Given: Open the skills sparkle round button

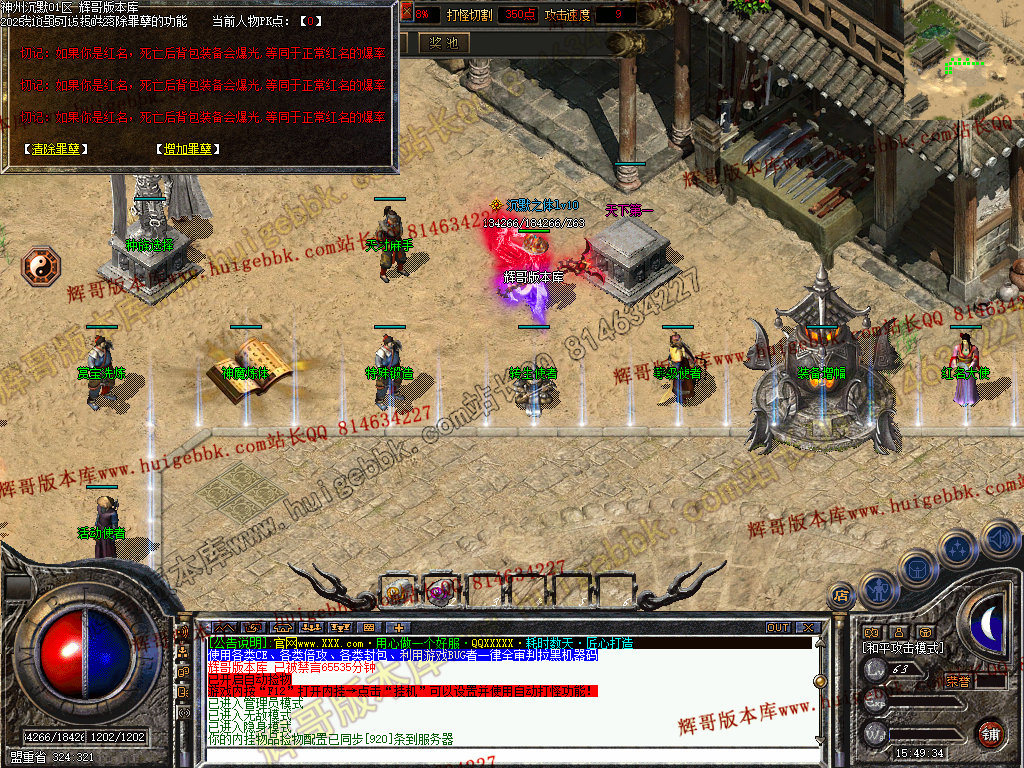Looking at the screenshot, I should point(958,550).
